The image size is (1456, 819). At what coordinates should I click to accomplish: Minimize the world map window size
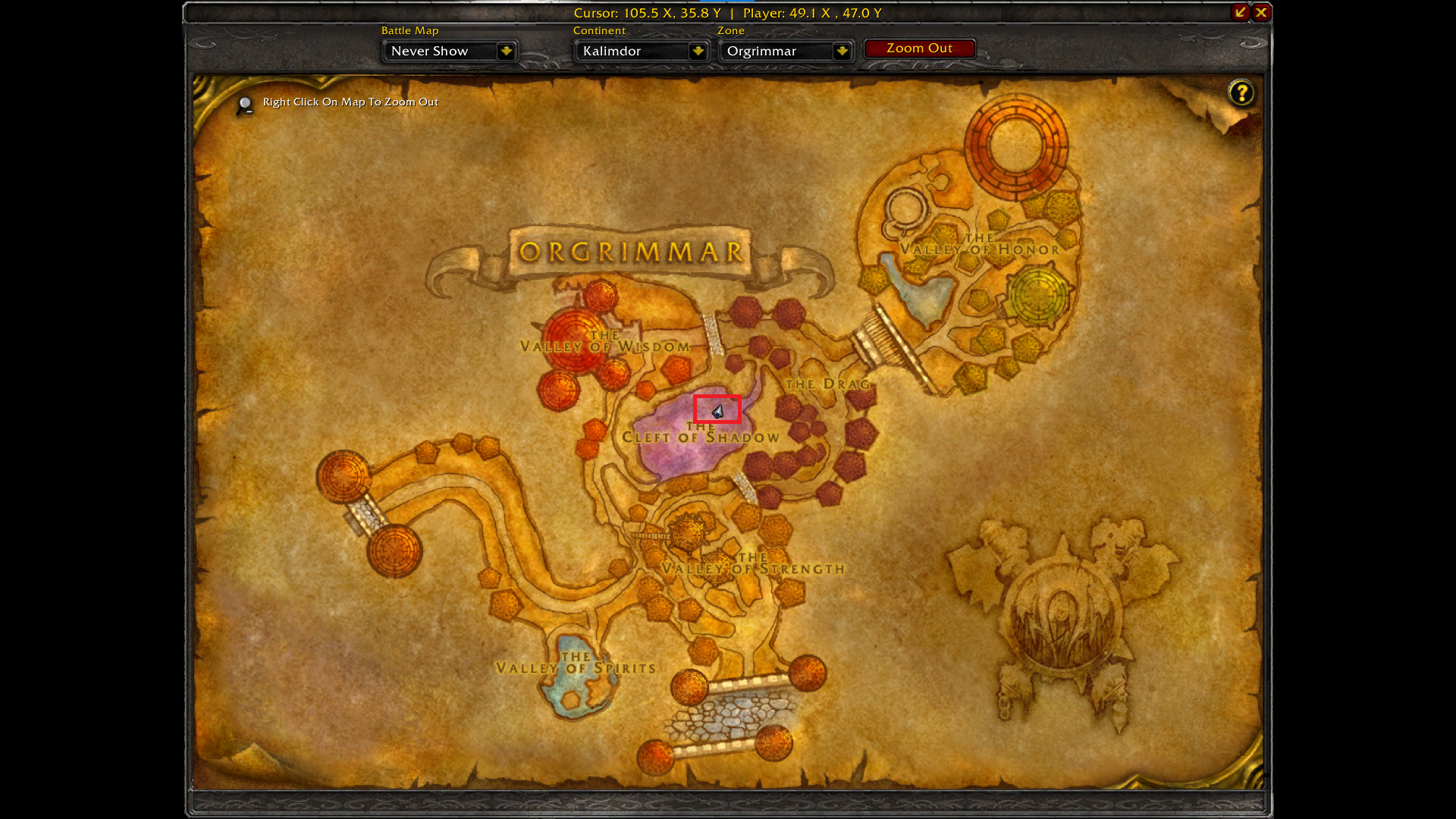(x=1240, y=12)
